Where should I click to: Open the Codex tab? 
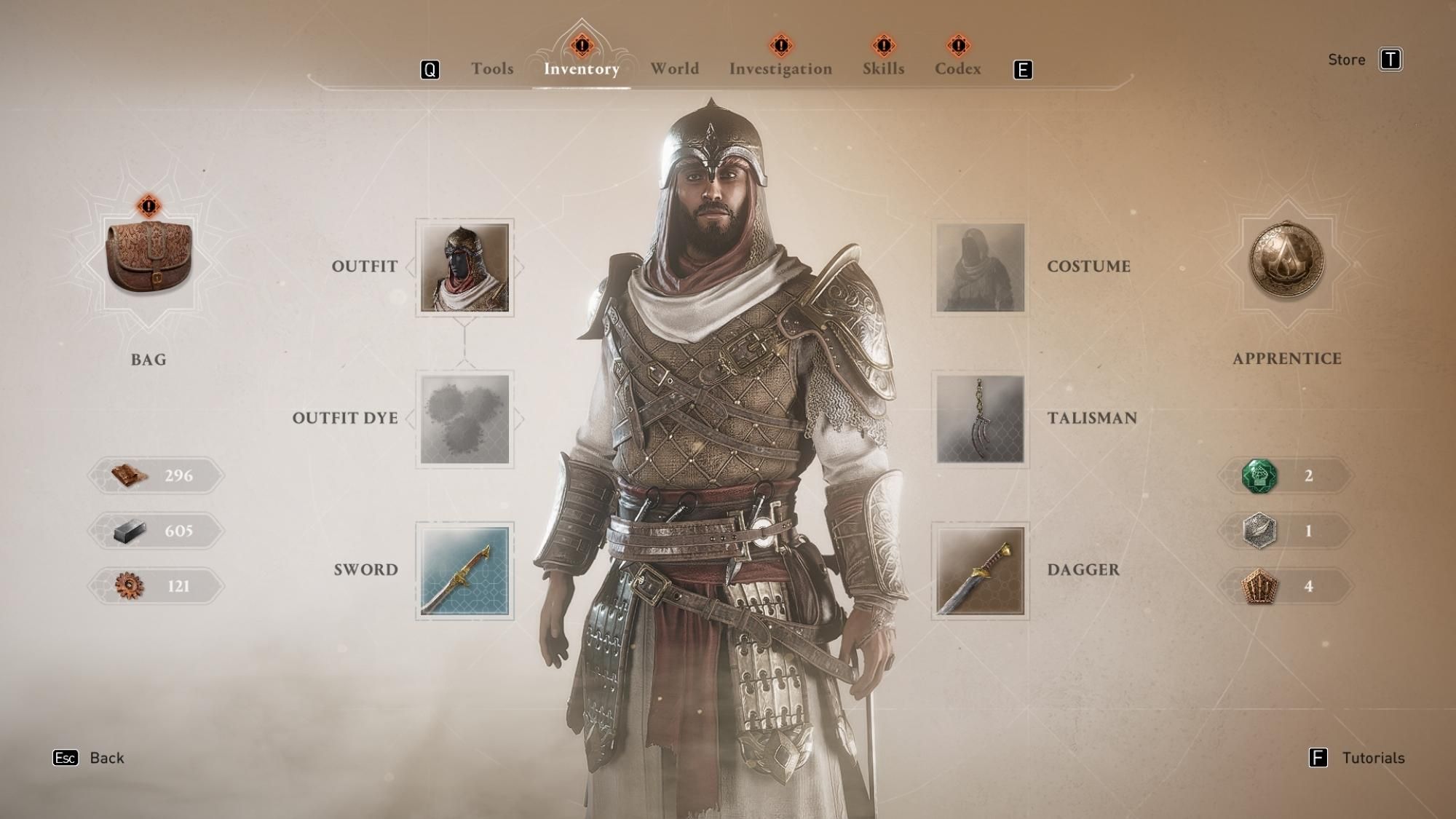[x=957, y=68]
